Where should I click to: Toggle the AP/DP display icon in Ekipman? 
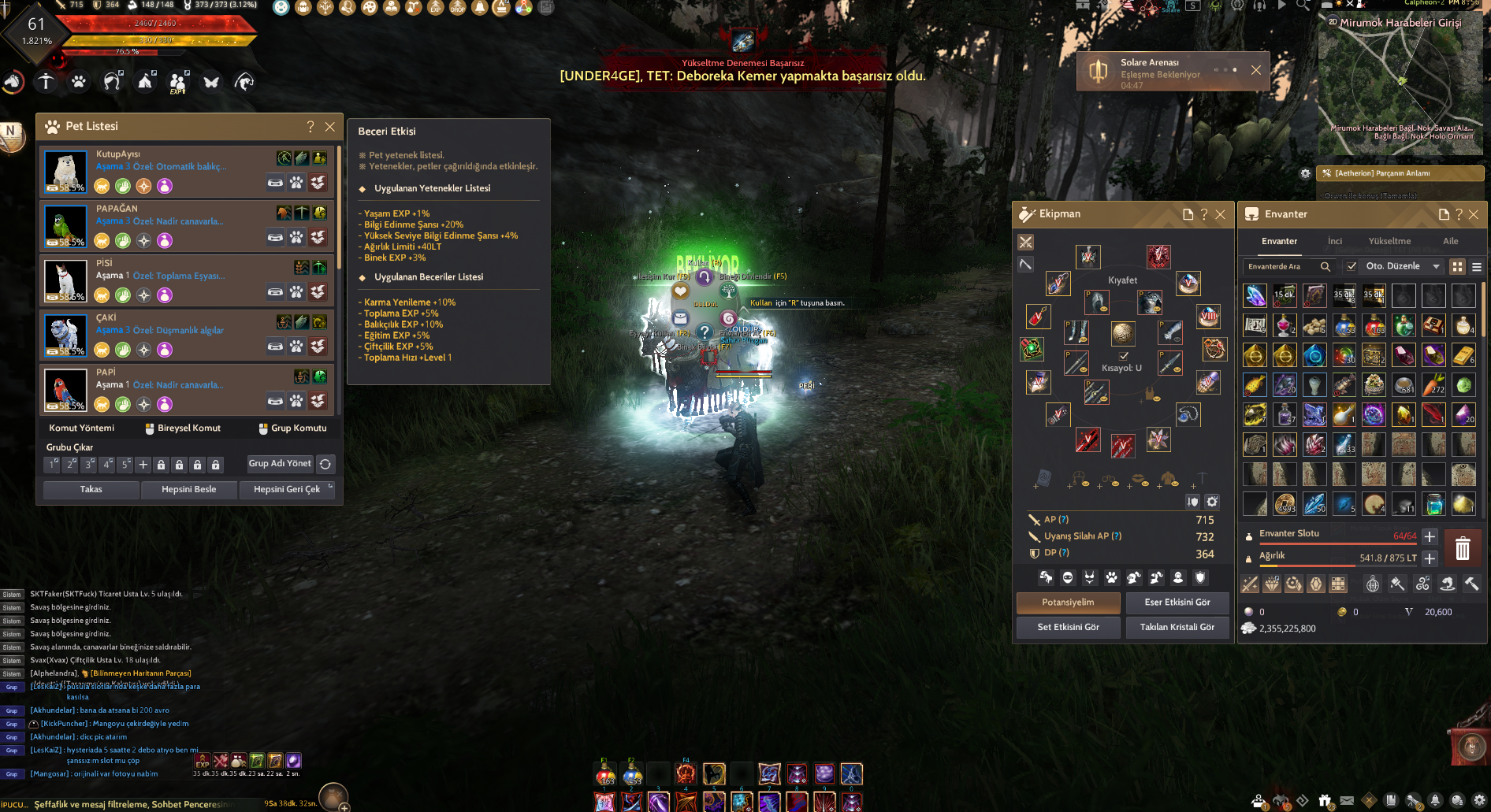(1192, 501)
